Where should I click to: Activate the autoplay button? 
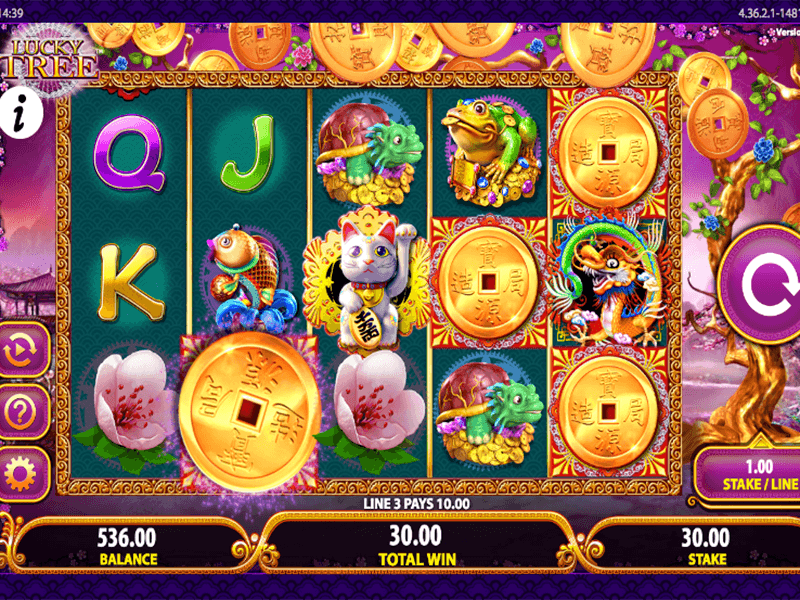pyautogui.click(x=19, y=352)
